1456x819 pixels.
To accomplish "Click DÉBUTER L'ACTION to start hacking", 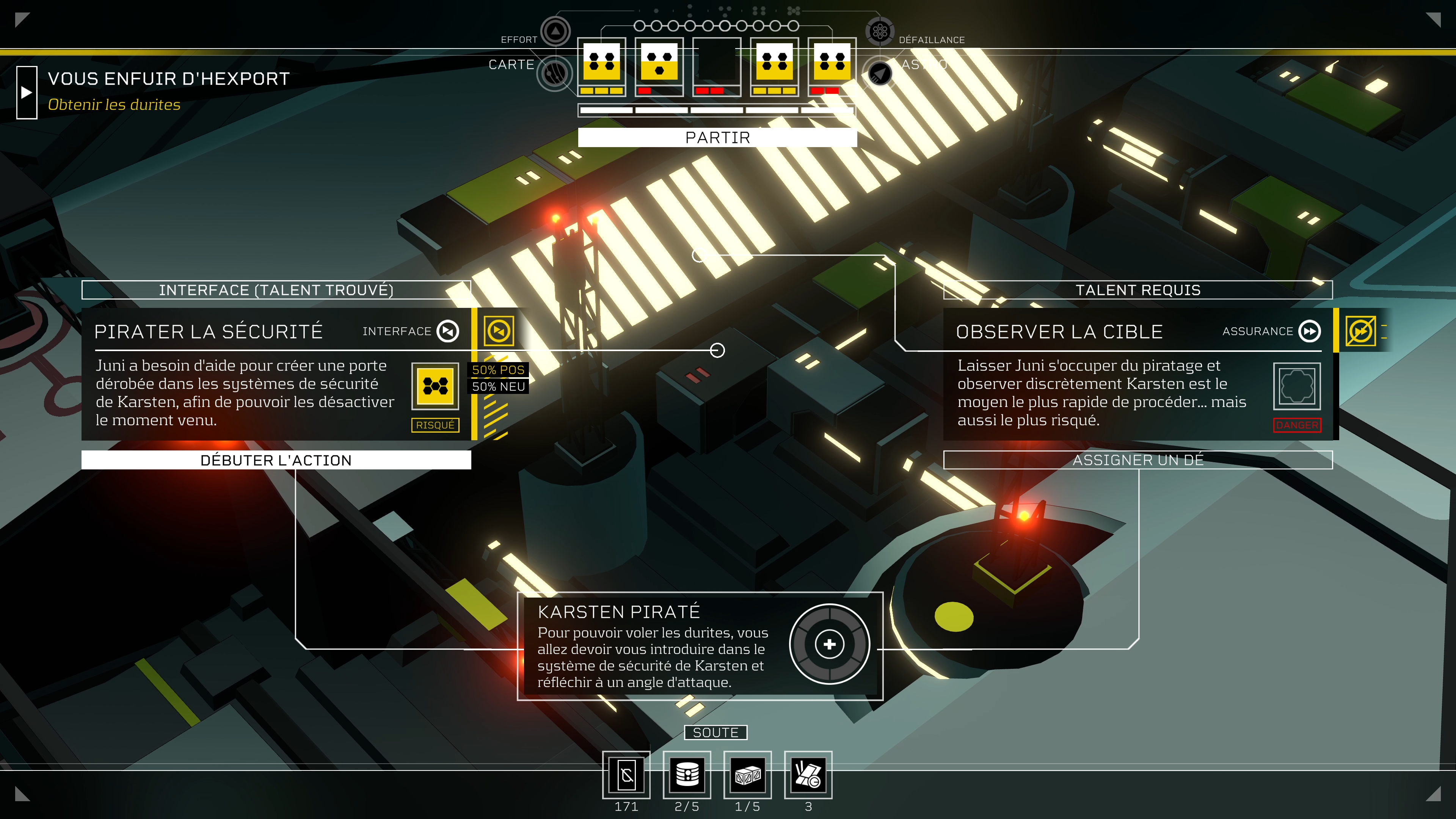I will (276, 460).
